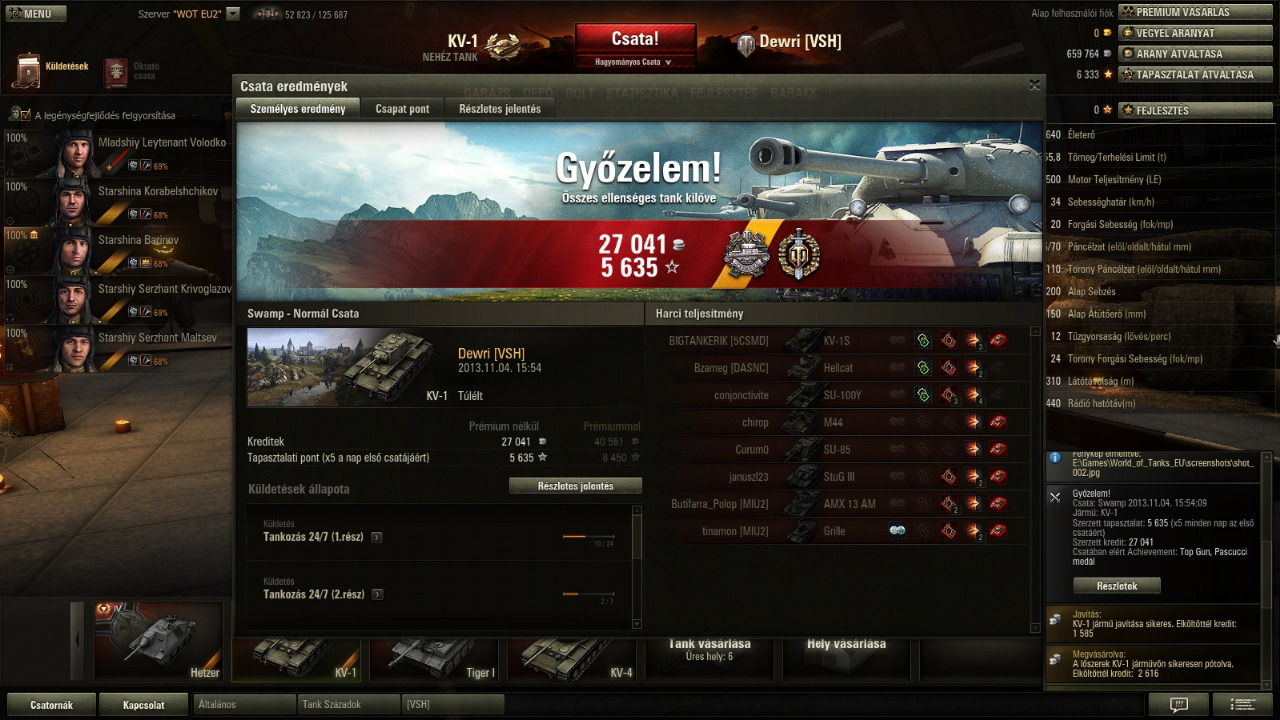Open the Részletes jelentés missions report button
1280x720 pixels.
coord(575,486)
